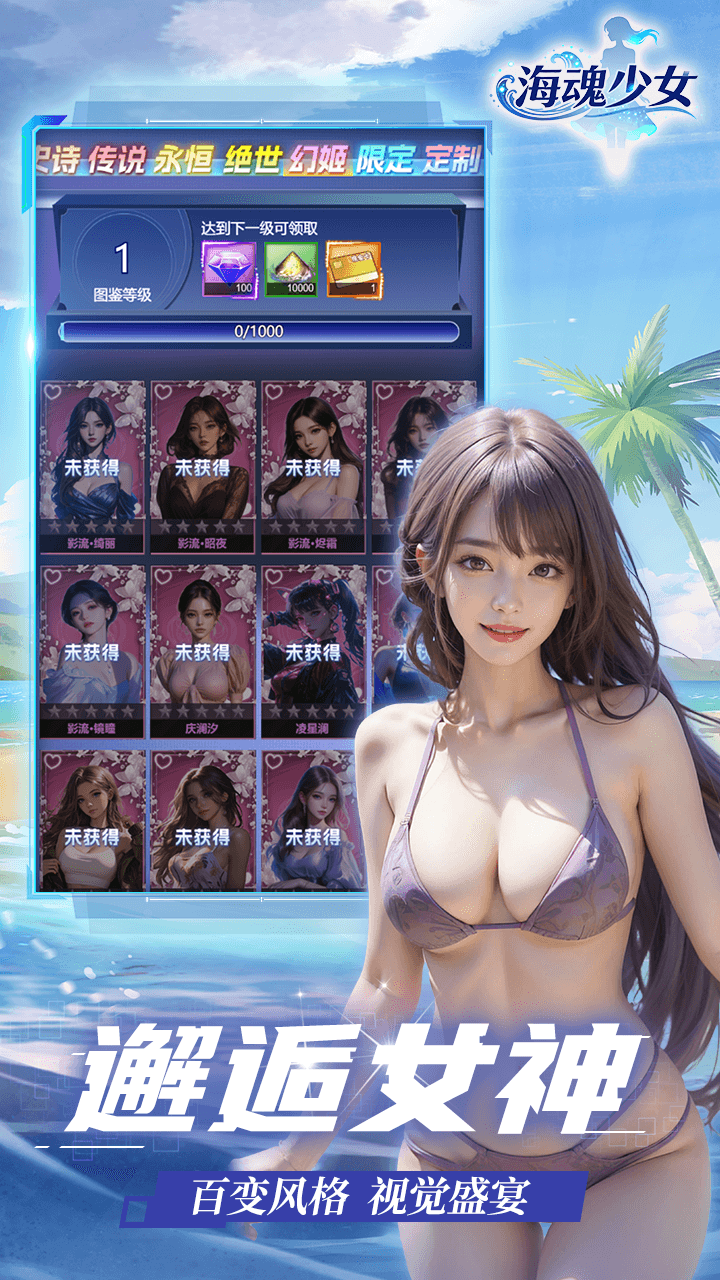This screenshot has width=720, height=1280.
Task: Select the 凌星澜 character card
Action: pyautogui.click(x=314, y=651)
